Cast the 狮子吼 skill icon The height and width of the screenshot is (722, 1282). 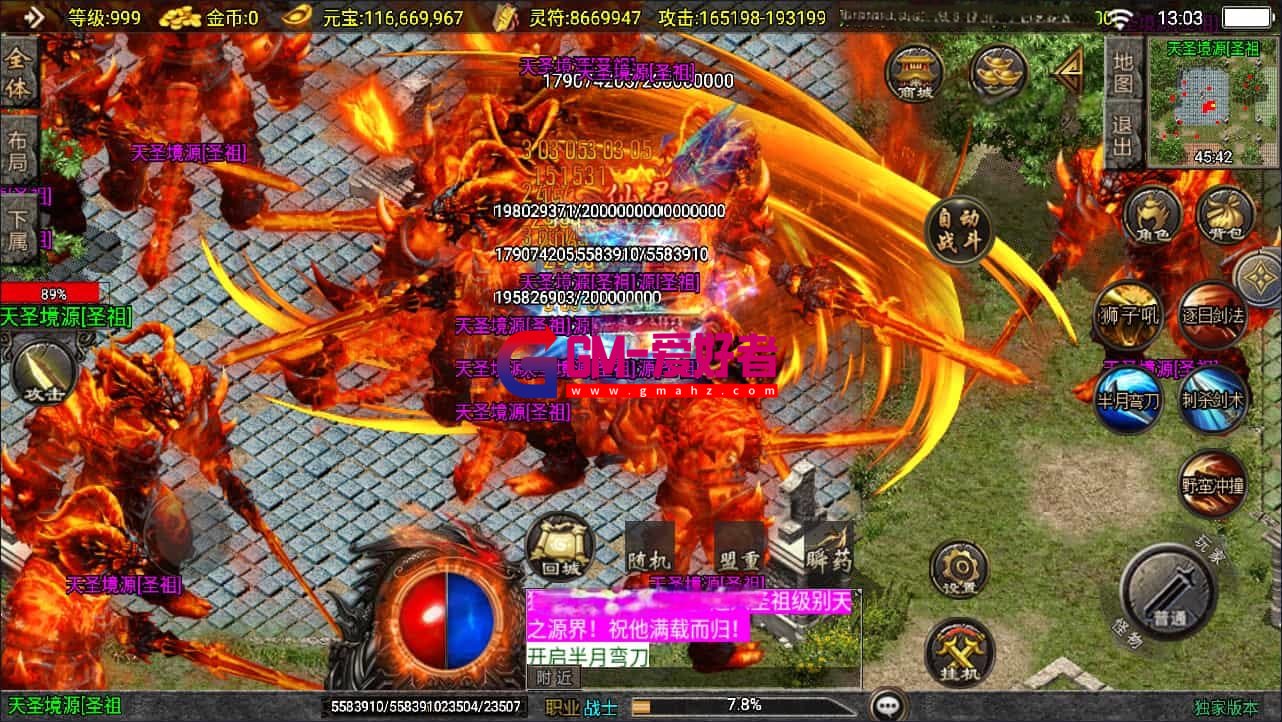pos(1129,313)
